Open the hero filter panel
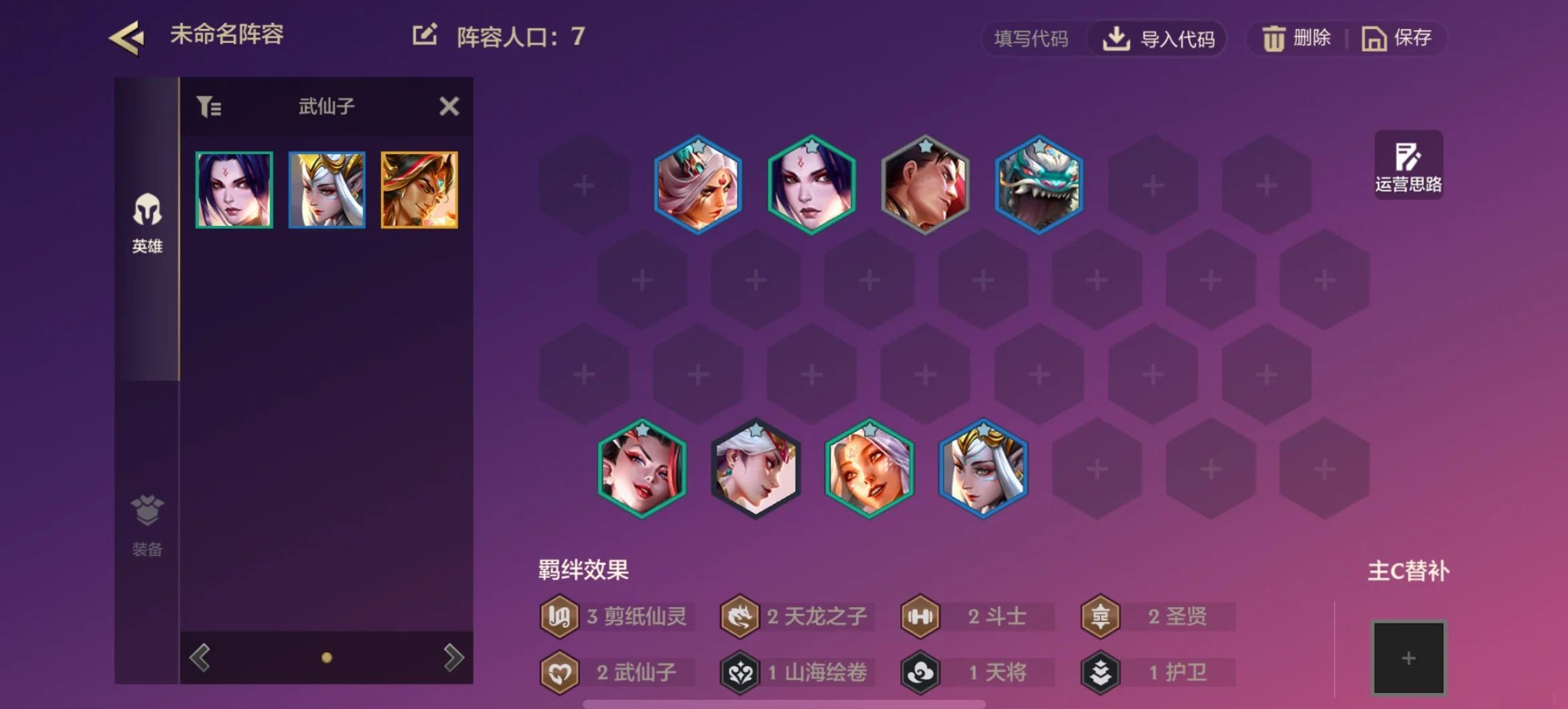Viewport: 1568px width, 709px height. pos(210,106)
